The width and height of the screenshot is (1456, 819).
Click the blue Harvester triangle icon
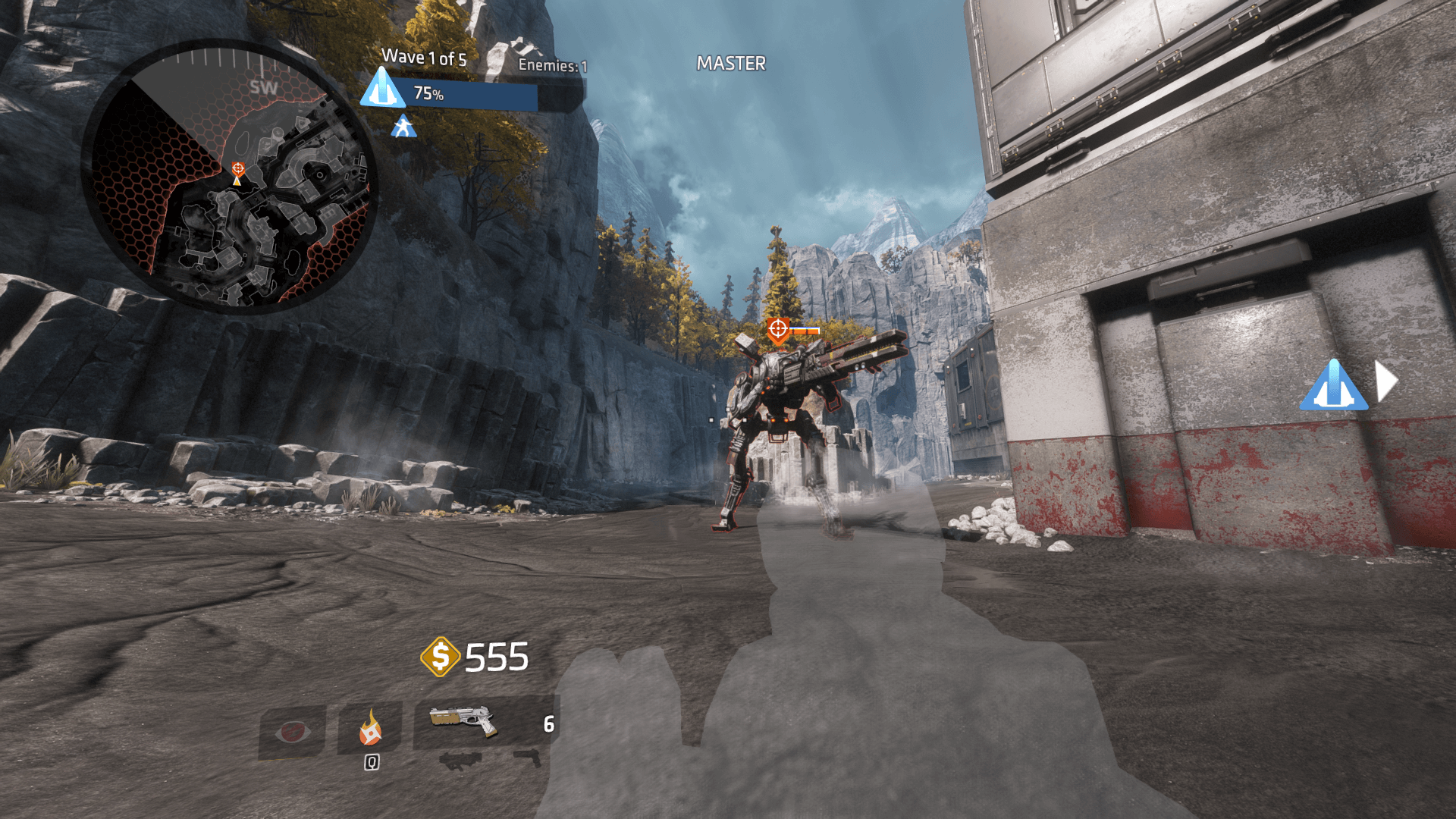(383, 89)
